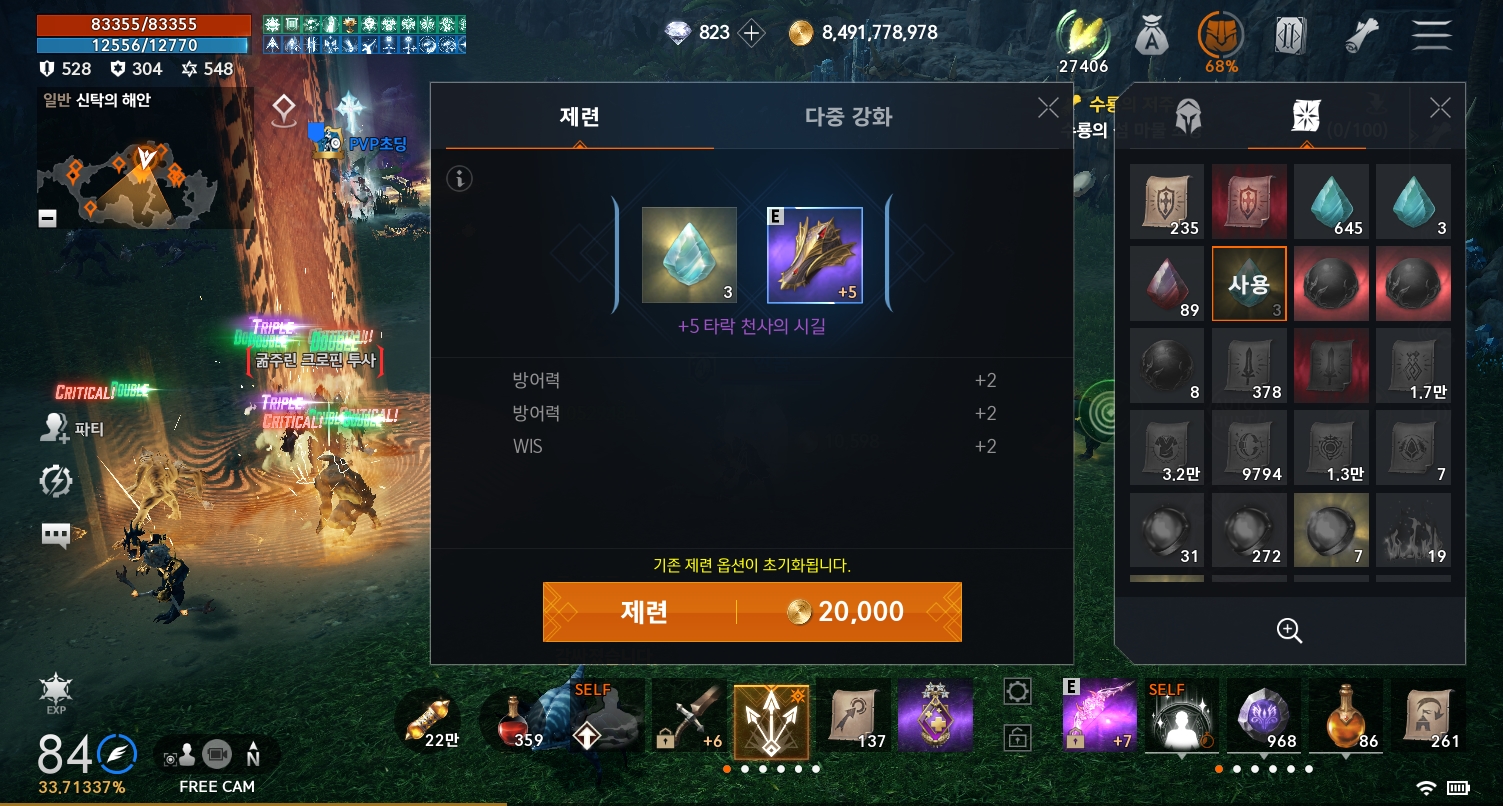Click the magnifier icon at the inventory bottom

[x=1289, y=631]
